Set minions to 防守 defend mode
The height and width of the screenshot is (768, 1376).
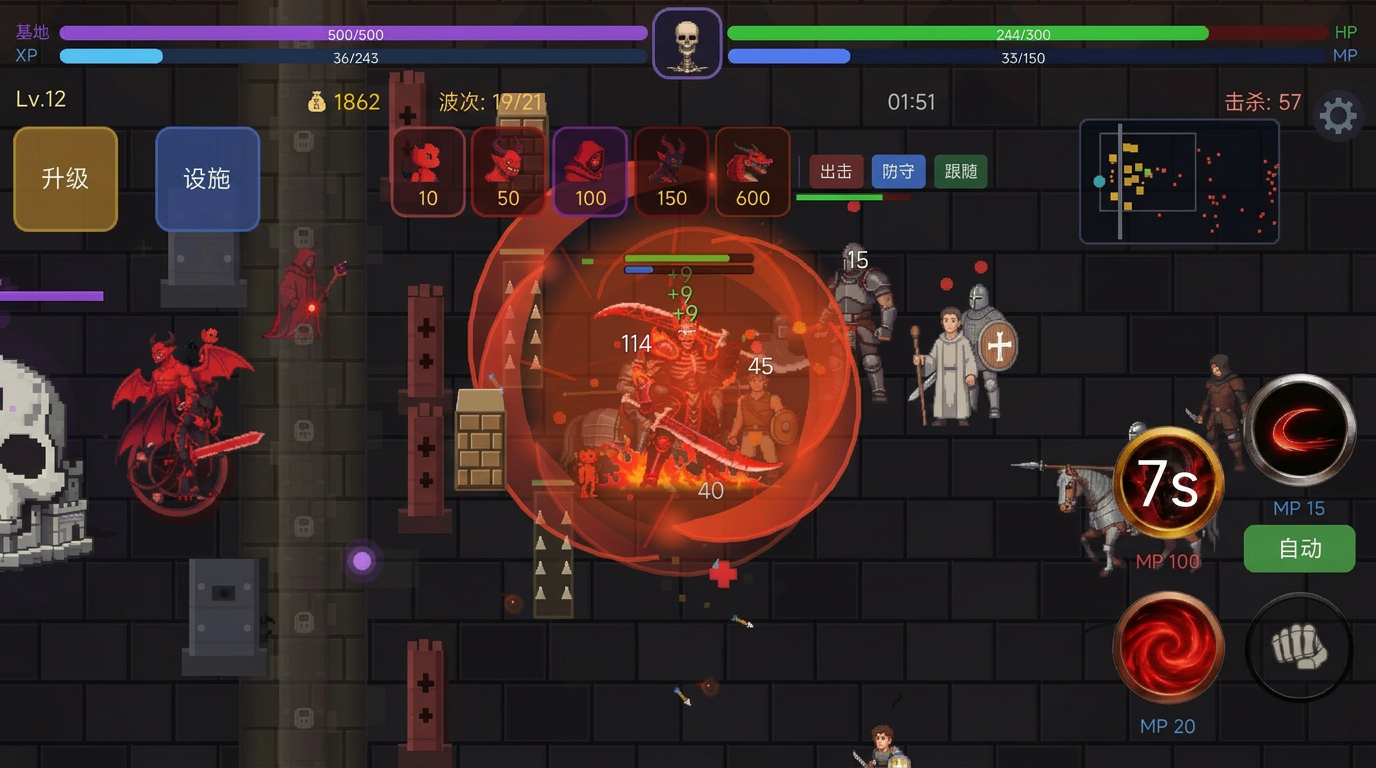(x=898, y=172)
